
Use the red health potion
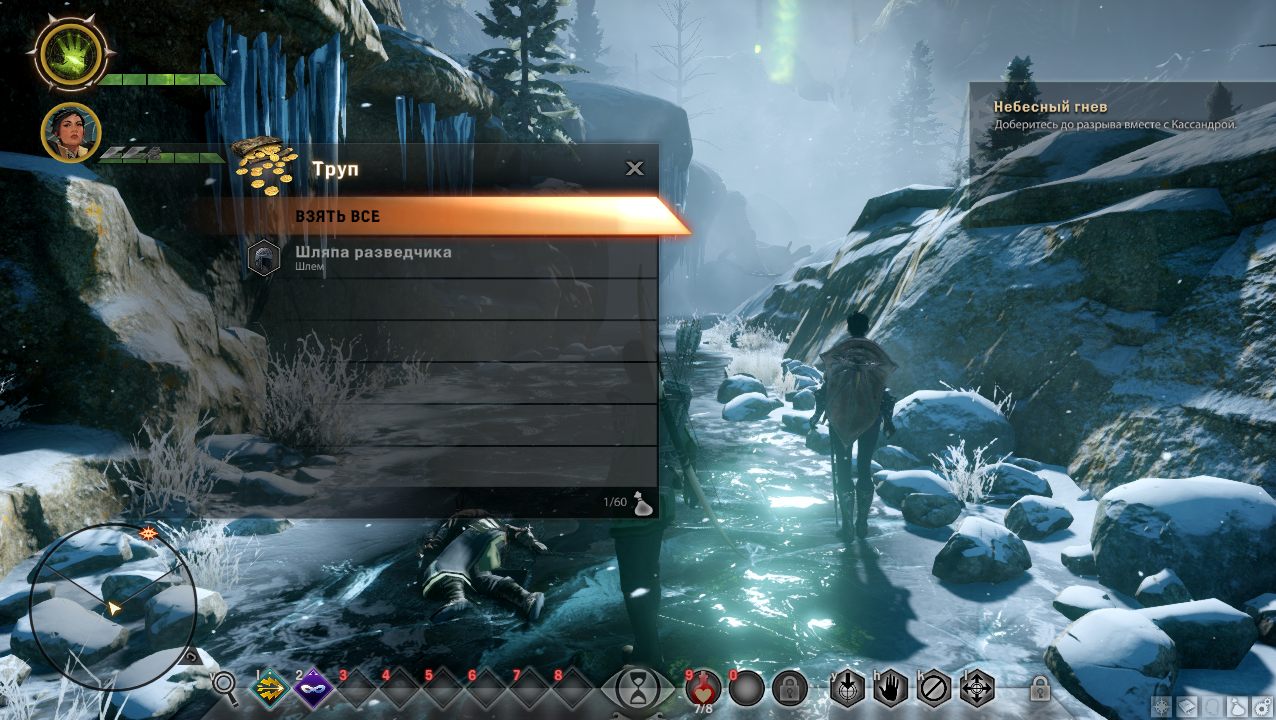pos(704,687)
